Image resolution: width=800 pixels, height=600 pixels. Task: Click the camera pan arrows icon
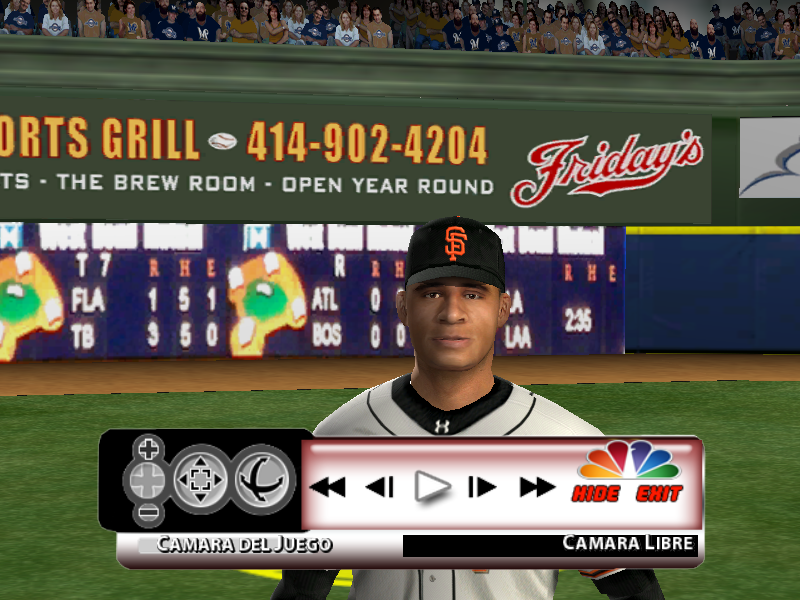[203, 479]
